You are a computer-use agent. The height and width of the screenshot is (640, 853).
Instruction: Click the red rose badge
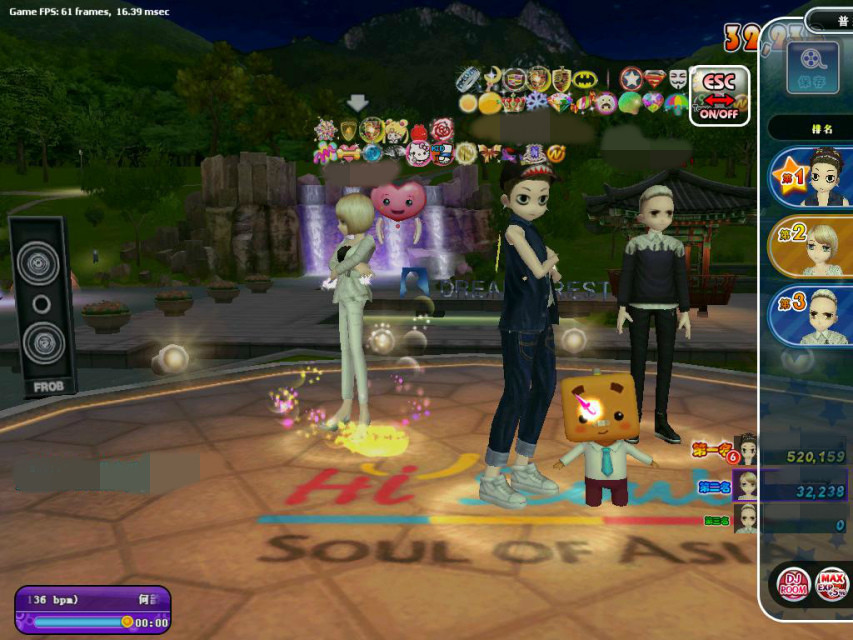point(442,130)
